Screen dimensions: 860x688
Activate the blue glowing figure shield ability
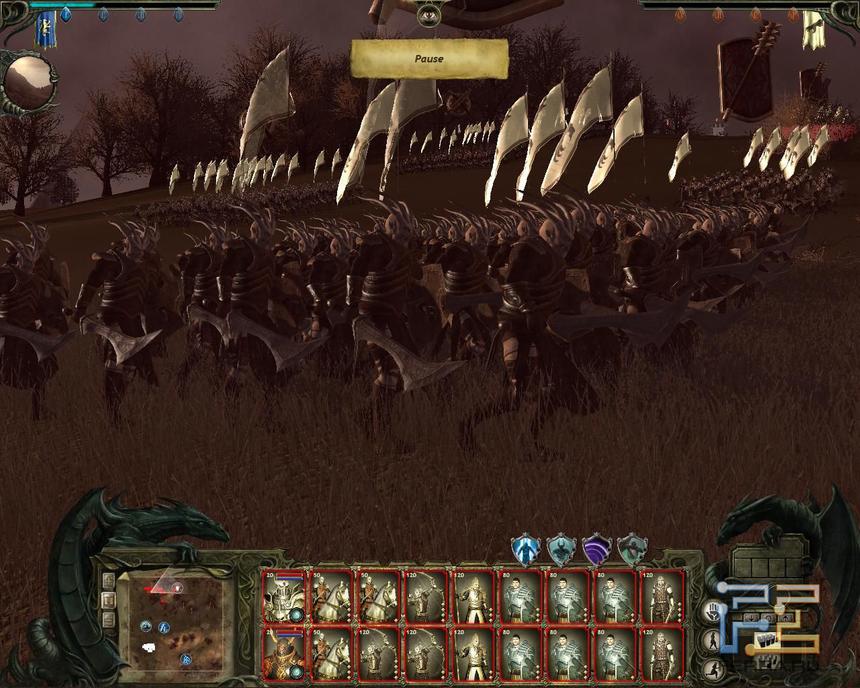(x=525, y=549)
